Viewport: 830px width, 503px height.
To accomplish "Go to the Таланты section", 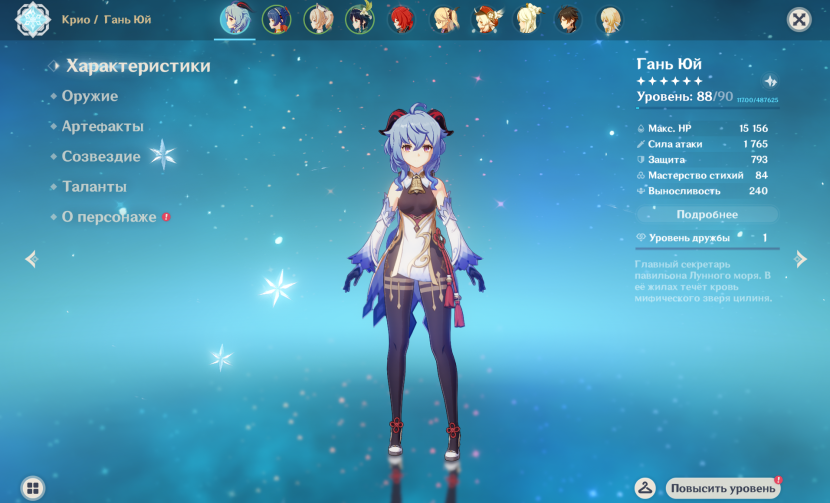I will pos(94,187).
